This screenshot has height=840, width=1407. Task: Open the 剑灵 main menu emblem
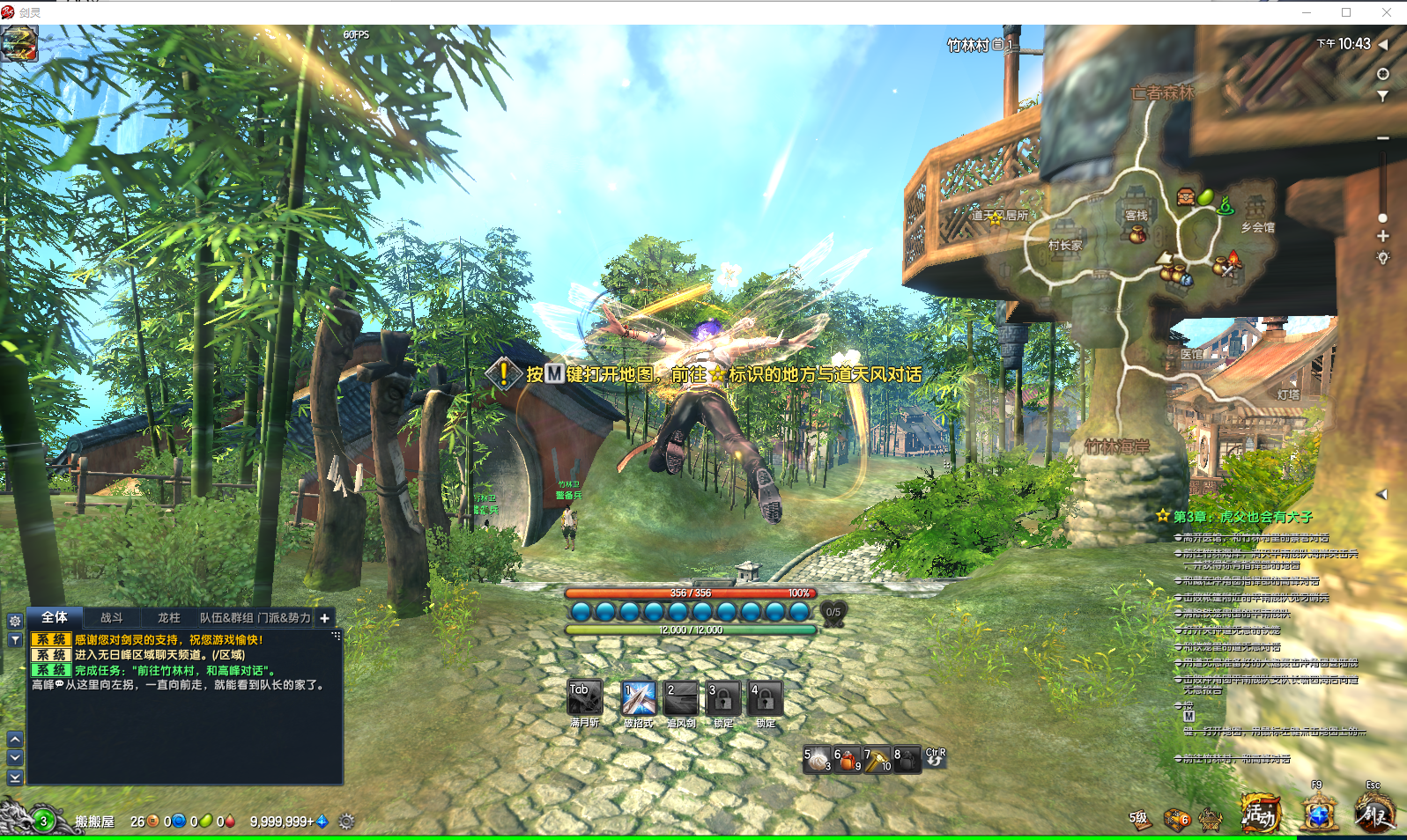coord(1374,814)
